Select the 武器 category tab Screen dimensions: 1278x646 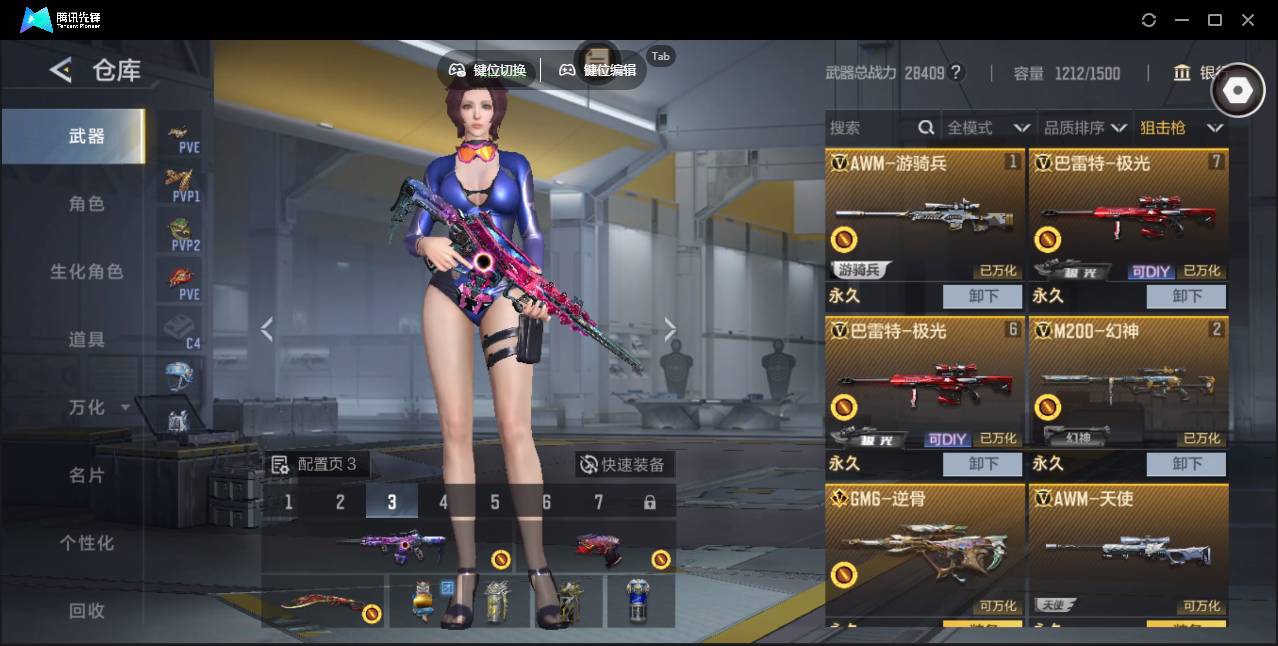pos(86,136)
